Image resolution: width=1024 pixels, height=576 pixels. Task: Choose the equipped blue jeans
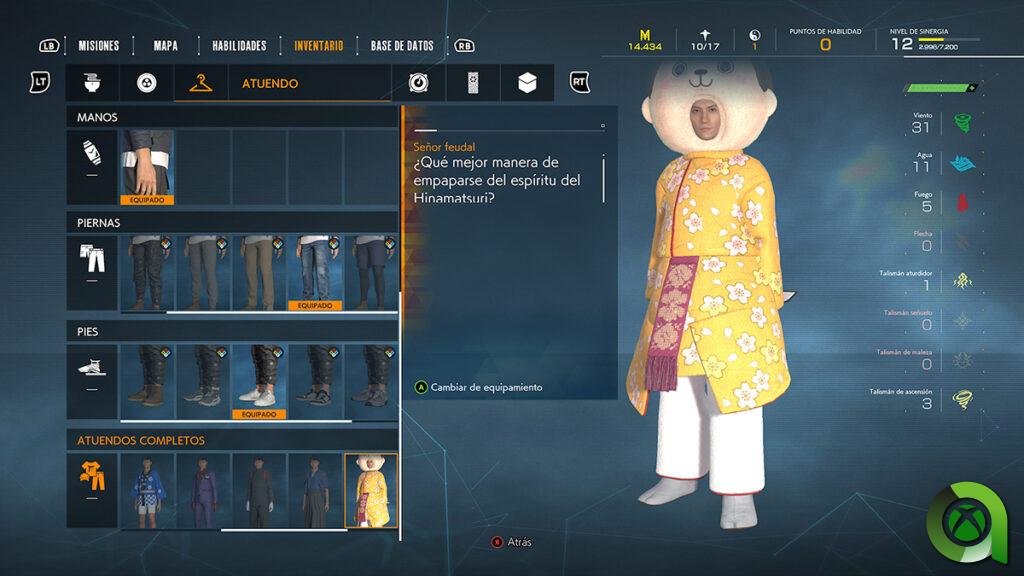315,273
